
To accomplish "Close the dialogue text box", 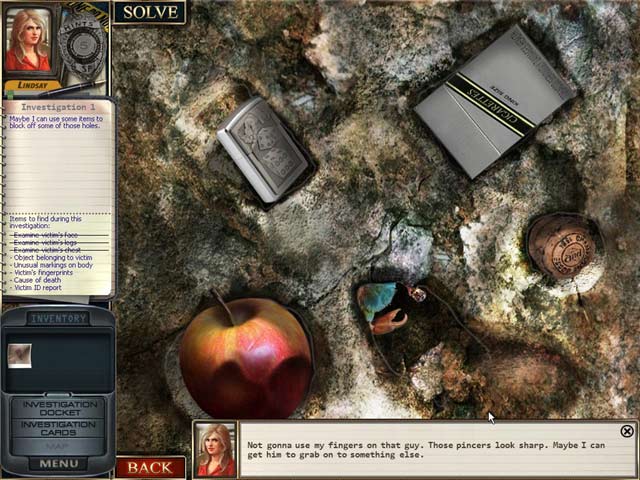I will tap(627, 431).
